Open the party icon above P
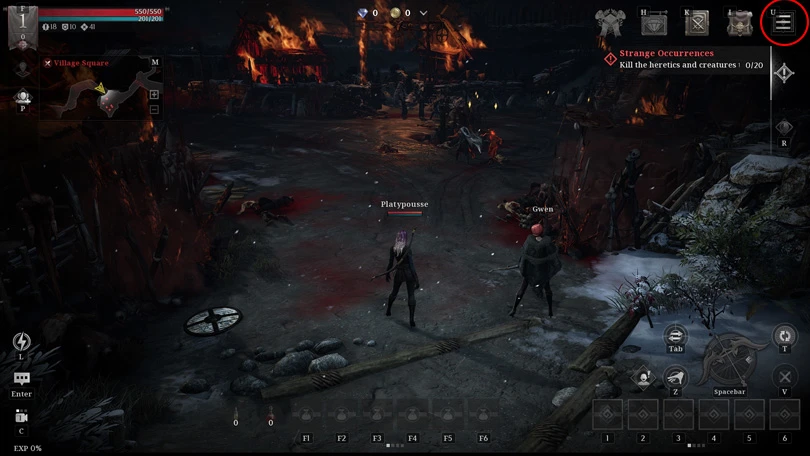 (22, 97)
